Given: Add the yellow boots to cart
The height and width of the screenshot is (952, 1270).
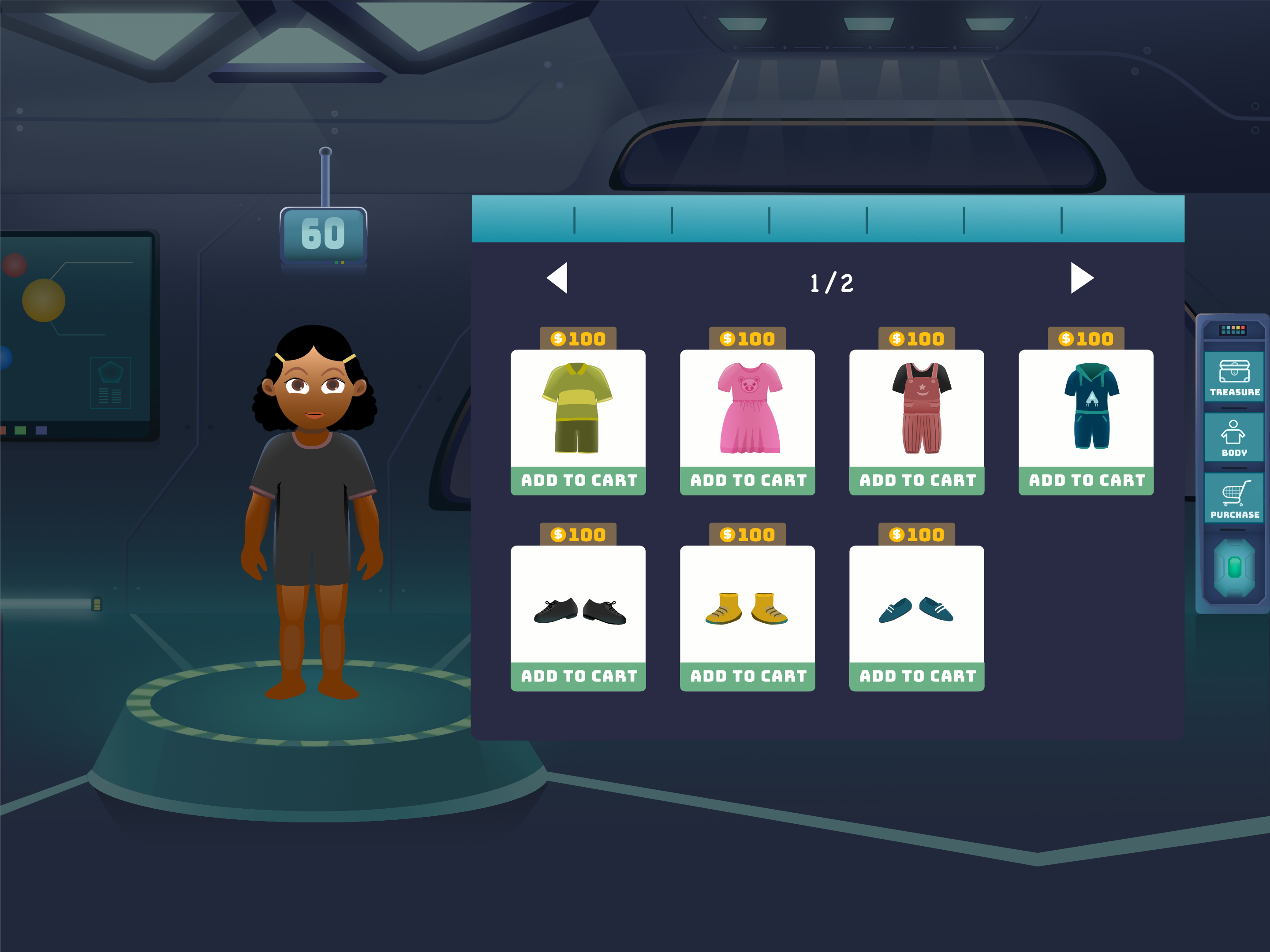Looking at the screenshot, I should (x=747, y=676).
